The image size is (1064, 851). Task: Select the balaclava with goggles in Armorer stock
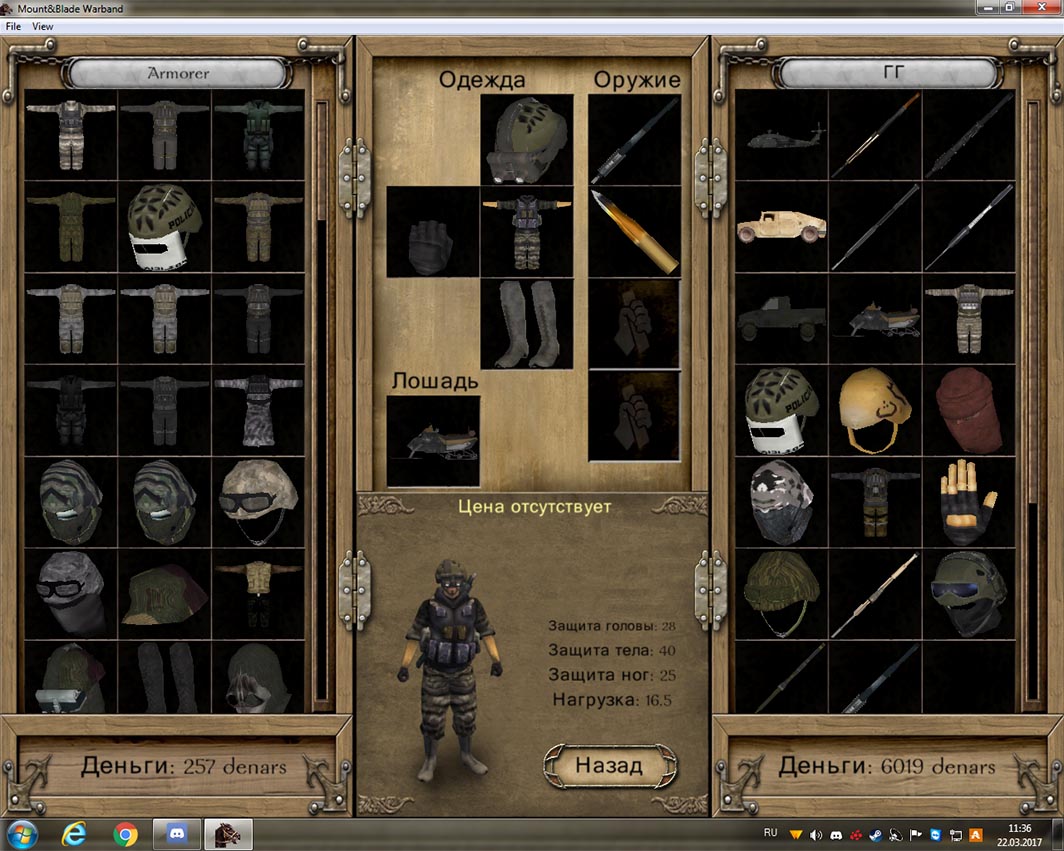pyautogui.click(x=70, y=594)
